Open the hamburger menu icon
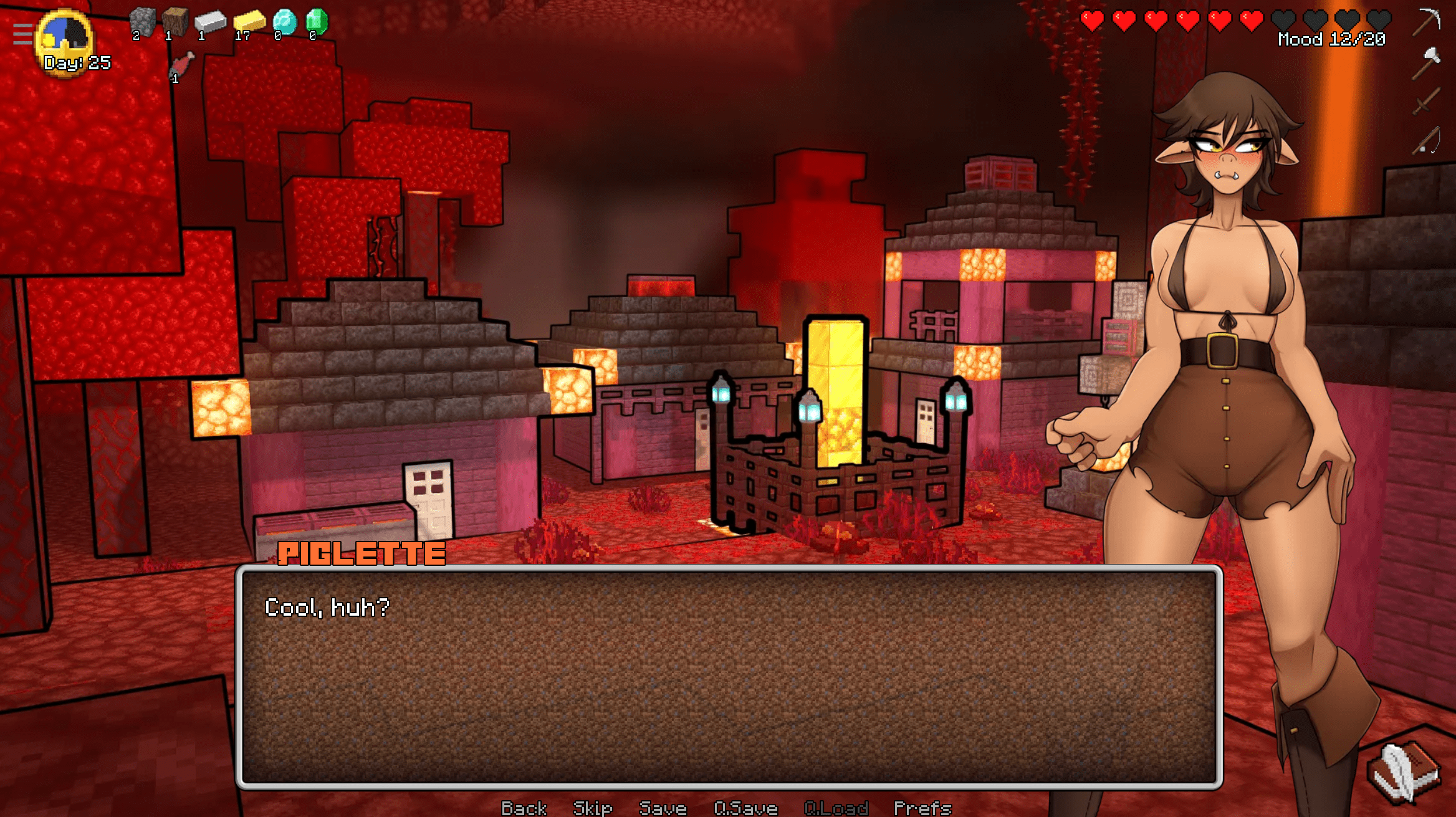The width and height of the screenshot is (1456, 817). pos(22,34)
